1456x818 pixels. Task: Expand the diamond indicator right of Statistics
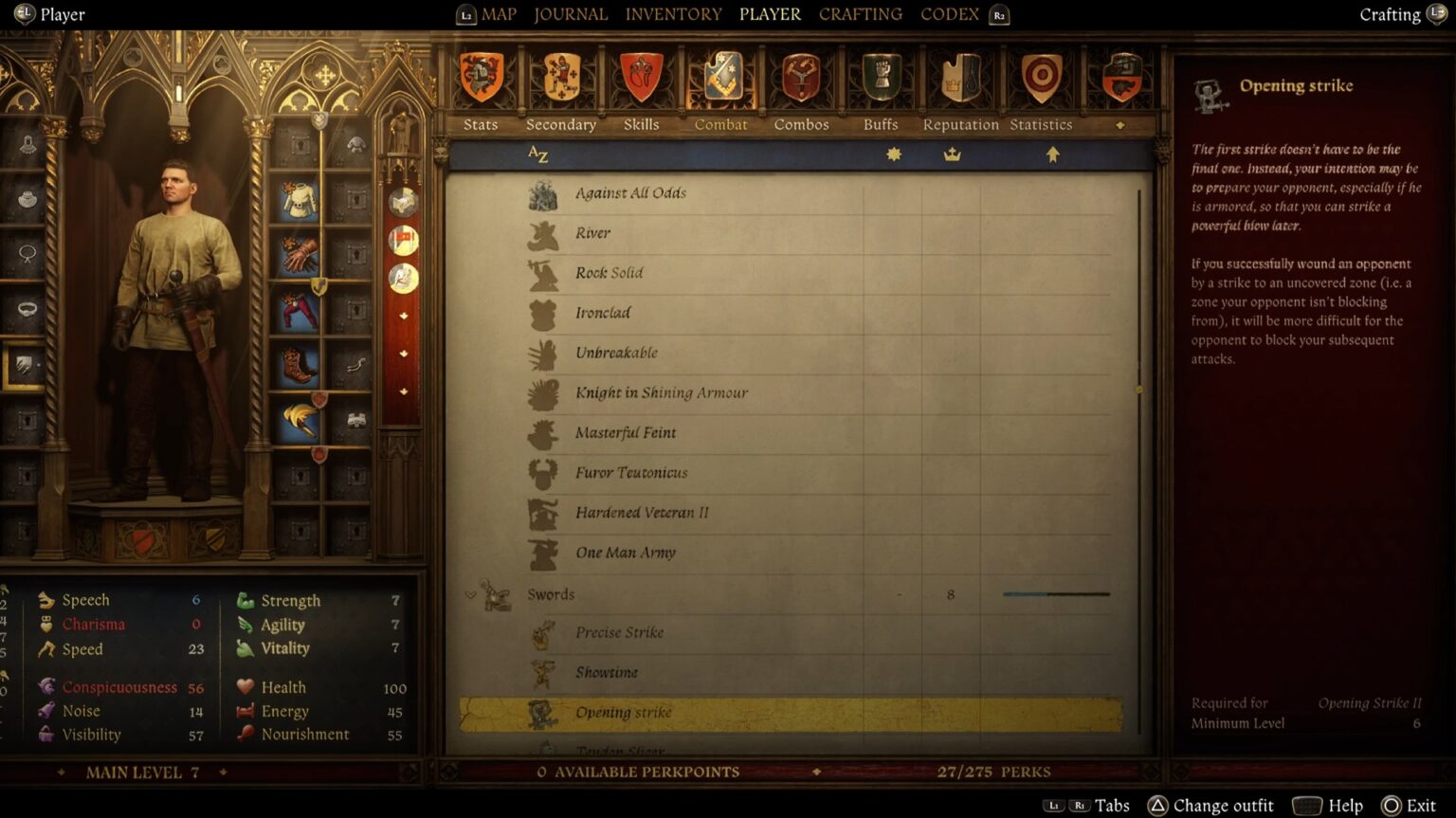[1120, 124]
